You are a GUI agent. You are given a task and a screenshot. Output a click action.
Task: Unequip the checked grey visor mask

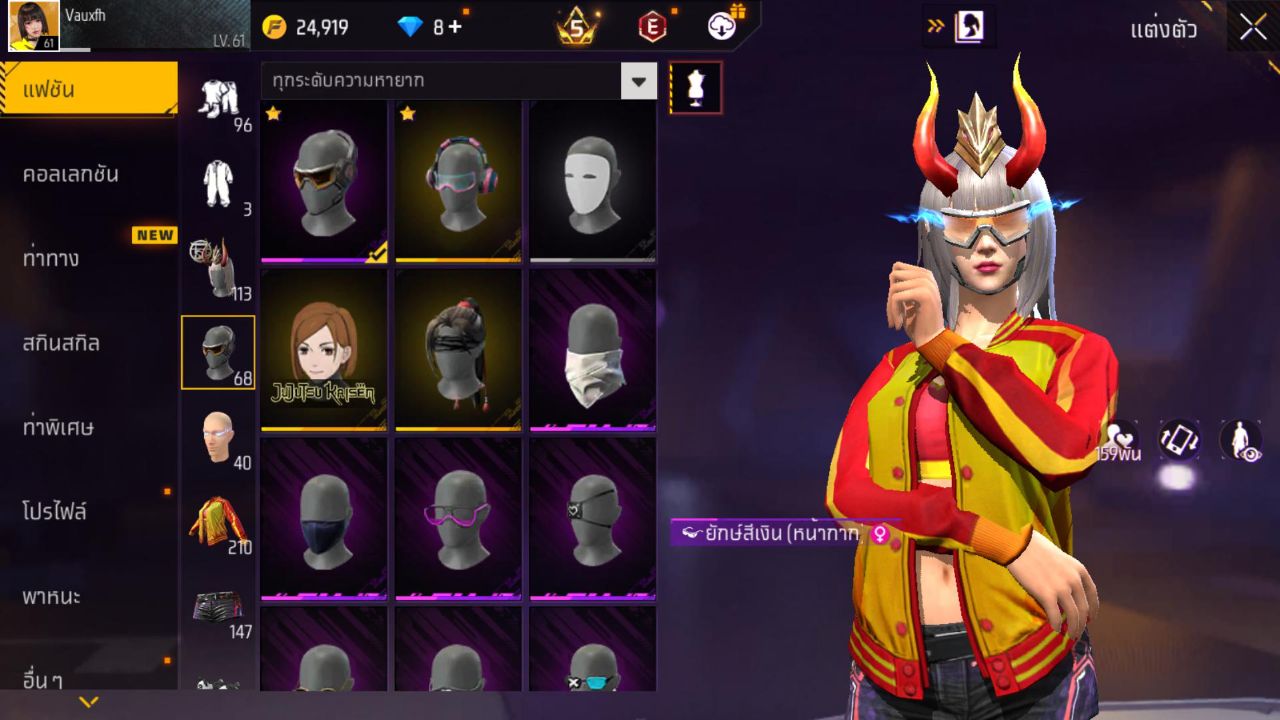coord(320,180)
